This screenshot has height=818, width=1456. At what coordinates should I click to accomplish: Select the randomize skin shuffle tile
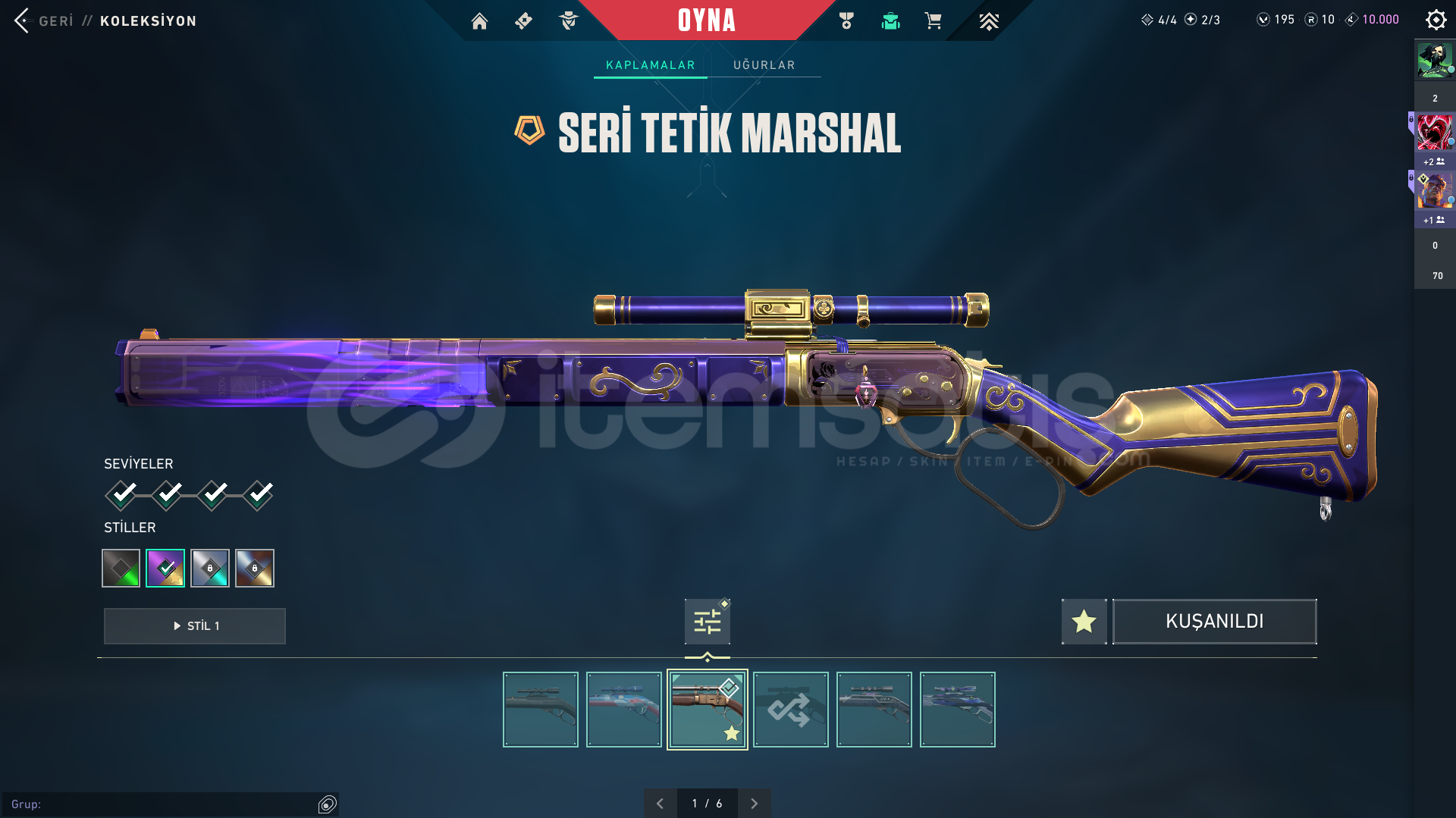[790, 710]
